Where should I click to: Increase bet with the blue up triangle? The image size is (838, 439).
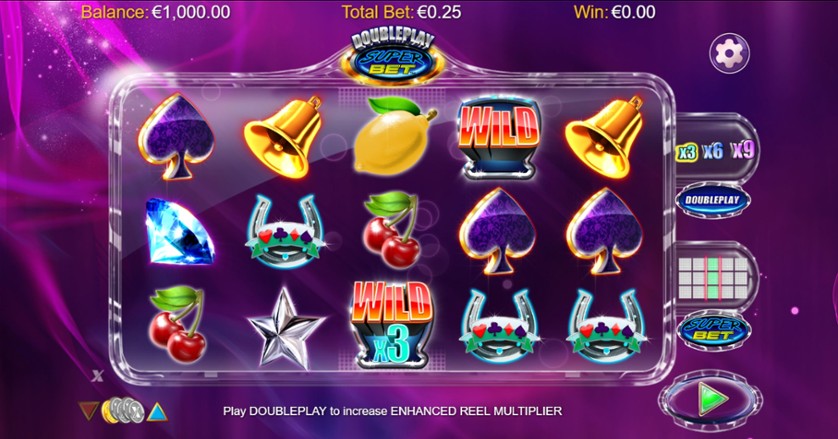tap(156, 410)
